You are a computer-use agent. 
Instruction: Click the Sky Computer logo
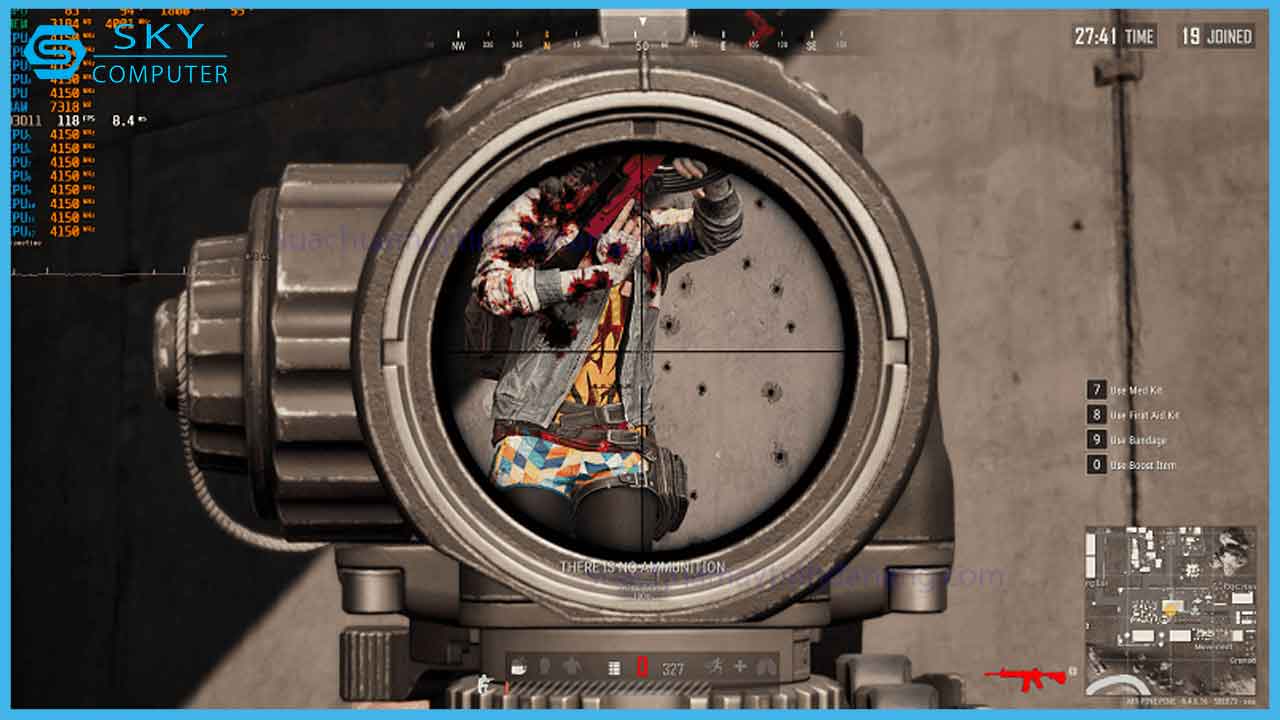click(x=126, y=54)
